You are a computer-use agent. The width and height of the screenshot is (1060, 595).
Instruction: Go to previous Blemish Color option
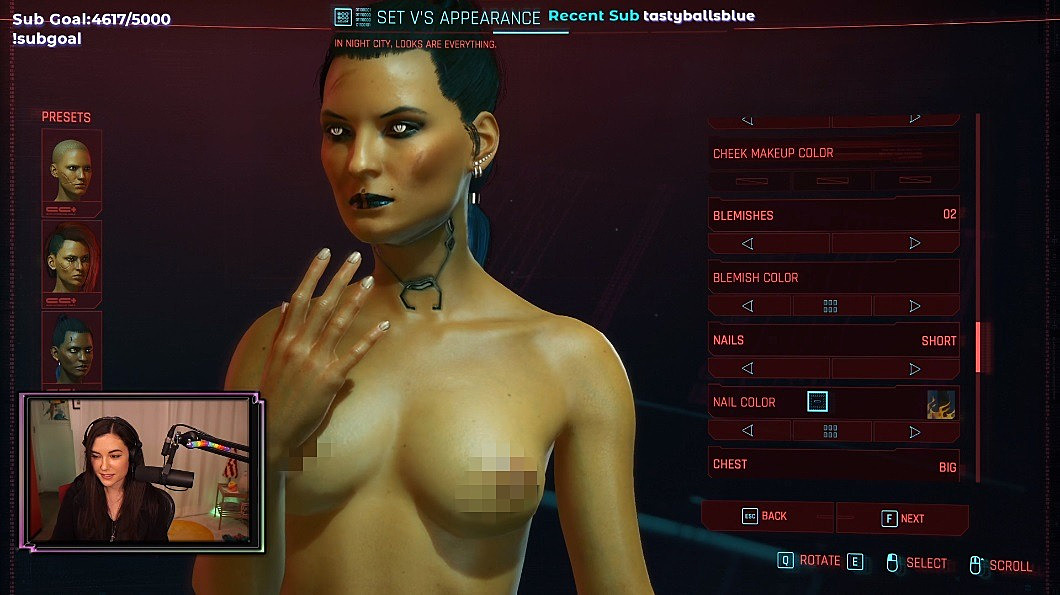pos(748,306)
